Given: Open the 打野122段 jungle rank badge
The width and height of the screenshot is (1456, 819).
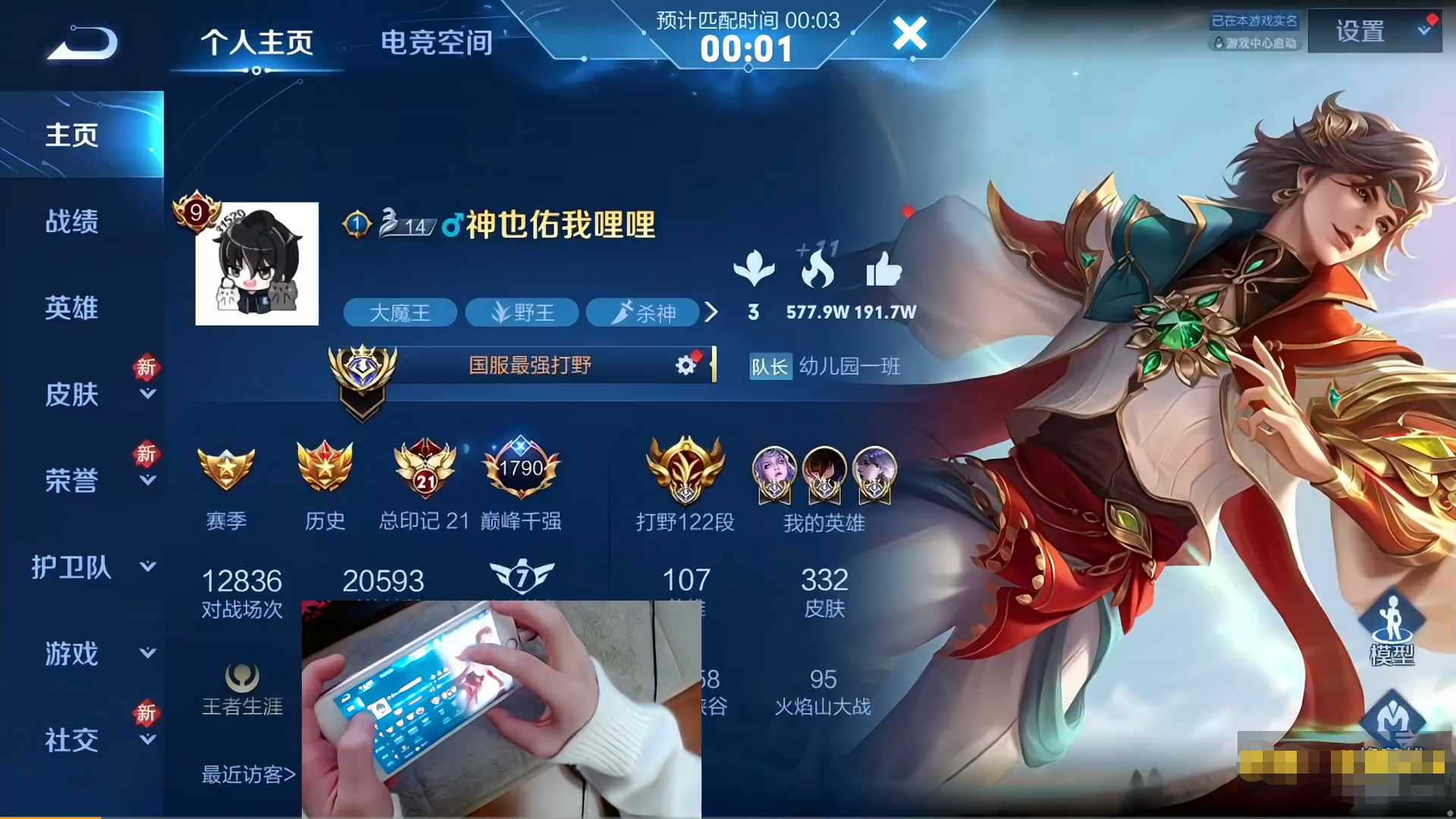Looking at the screenshot, I should [685, 470].
